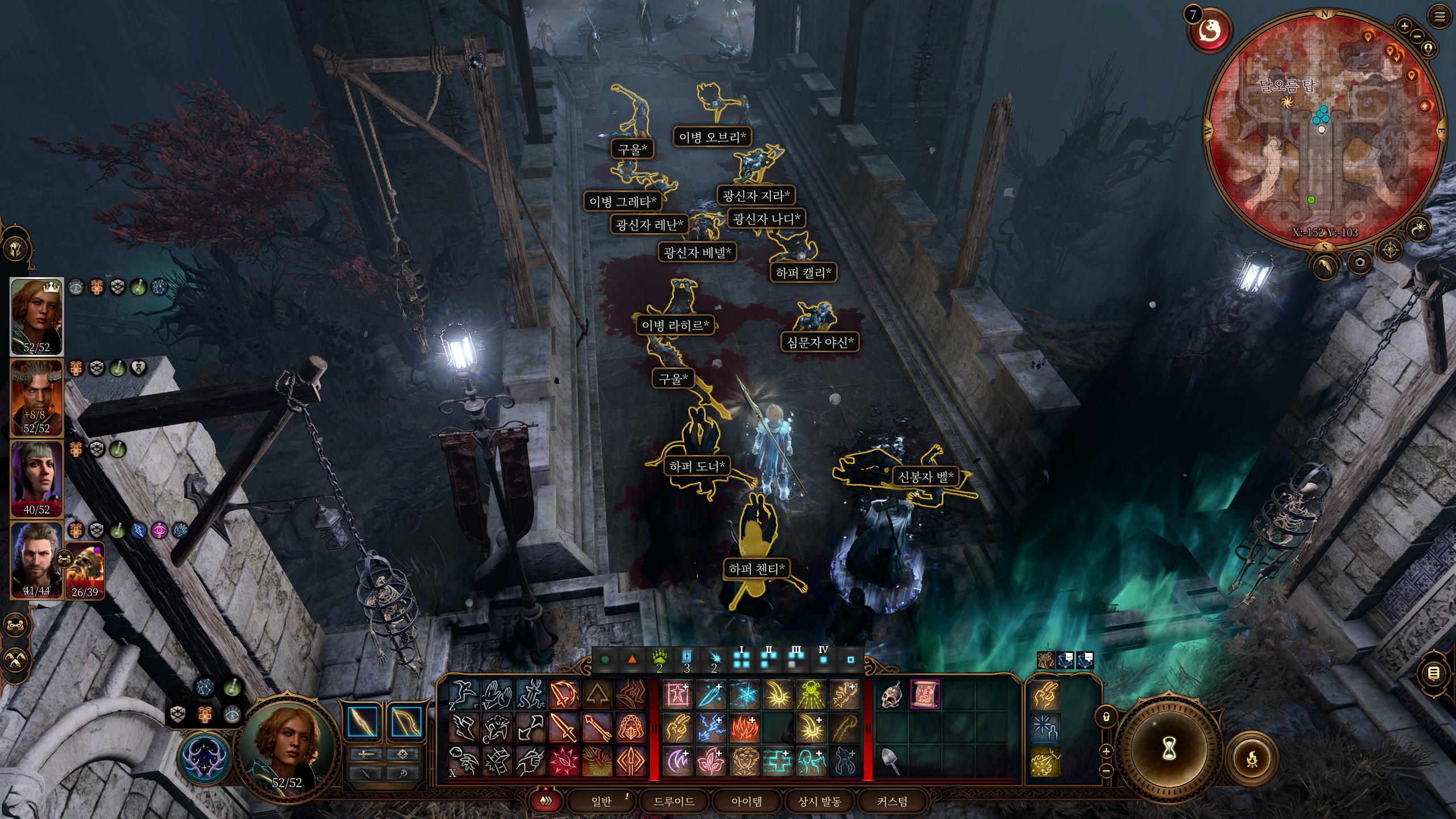1456x819 pixels.
Task: Click the camera icon below the minimap
Action: coord(1360,262)
